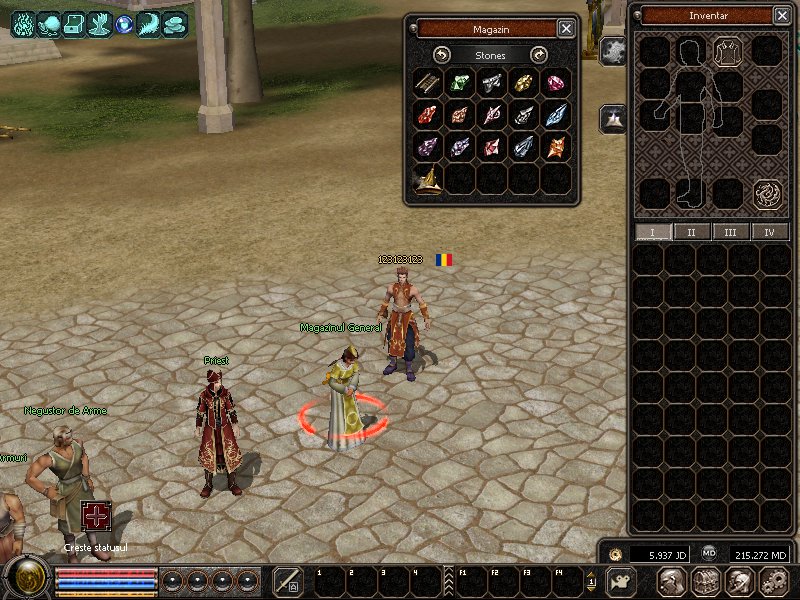Click the costume icon in Inventar header
This screenshot has width=800, height=600.
pos(727,50)
